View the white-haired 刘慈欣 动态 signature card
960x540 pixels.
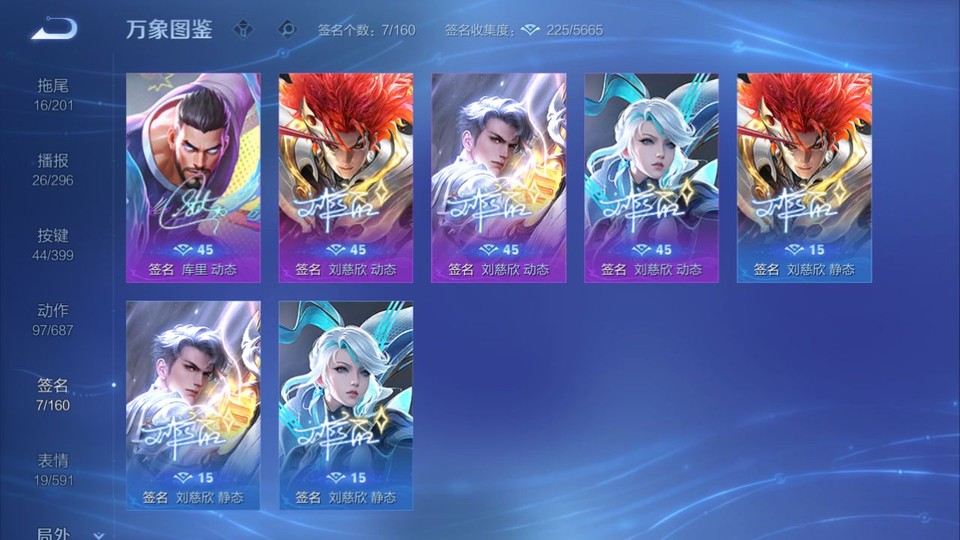652,177
